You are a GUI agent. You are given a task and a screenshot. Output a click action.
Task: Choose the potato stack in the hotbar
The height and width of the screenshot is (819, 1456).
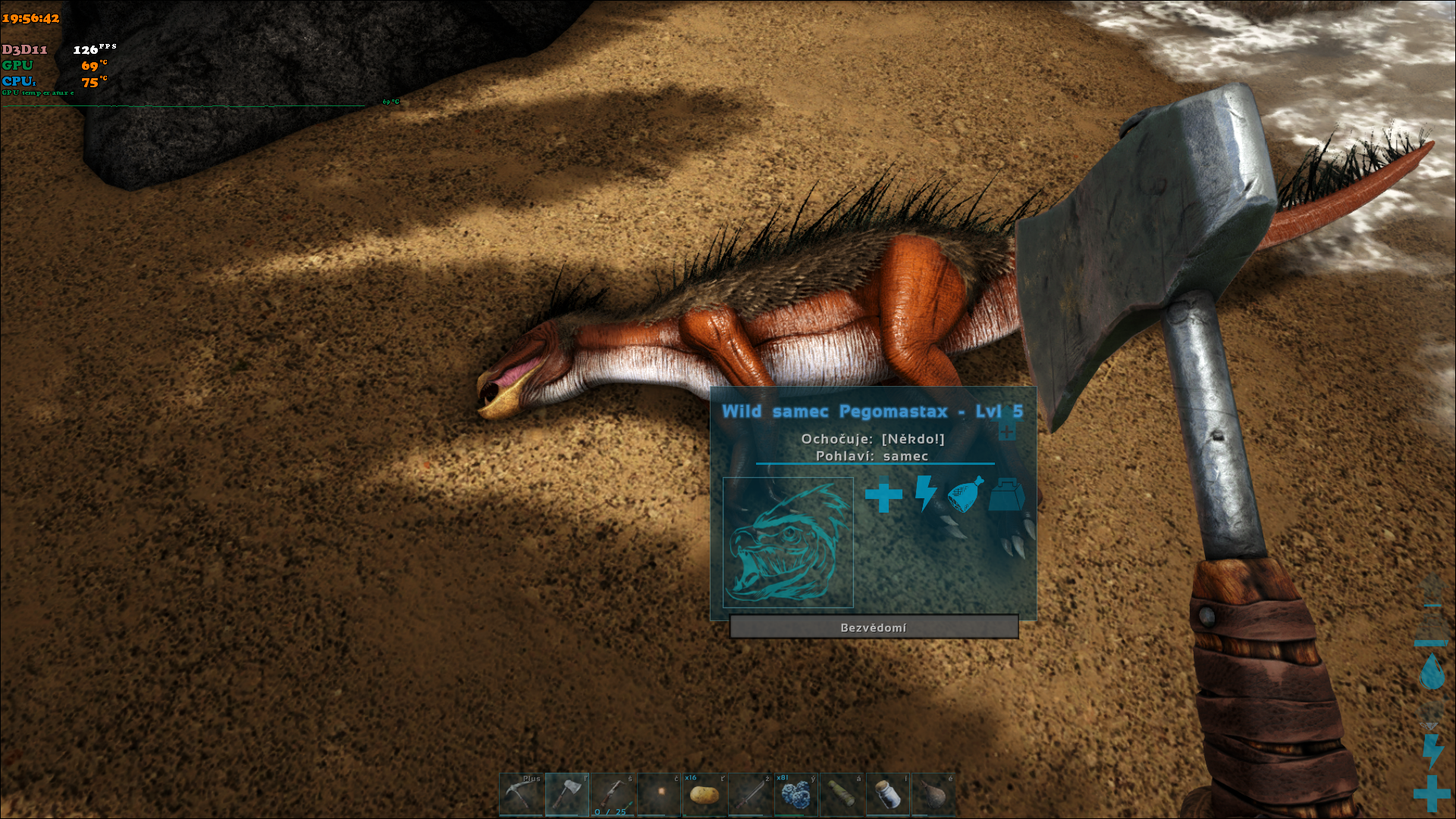[704, 794]
